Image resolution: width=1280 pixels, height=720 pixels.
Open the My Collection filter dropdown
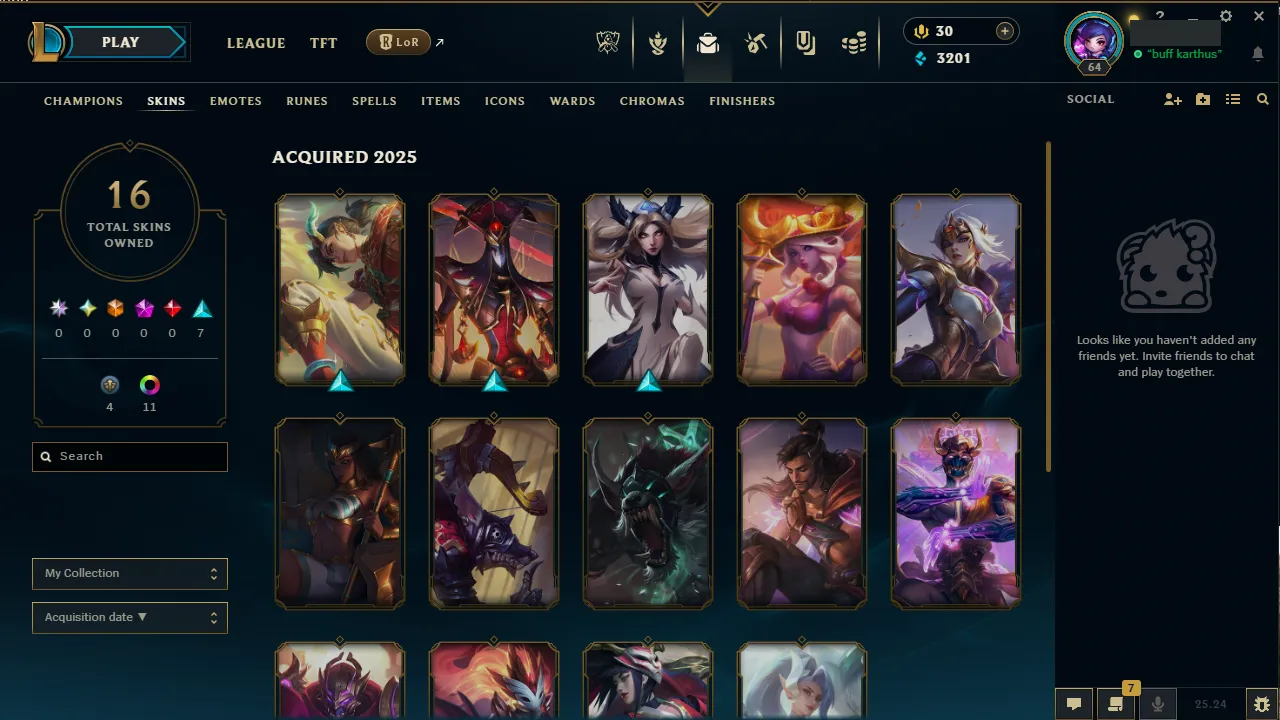pyautogui.click(x=129, y=573)
